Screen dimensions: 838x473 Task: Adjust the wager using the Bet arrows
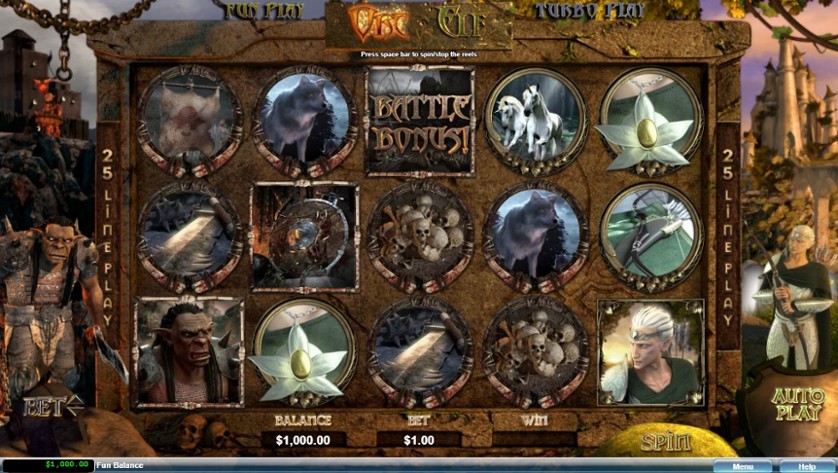point(55,407)
